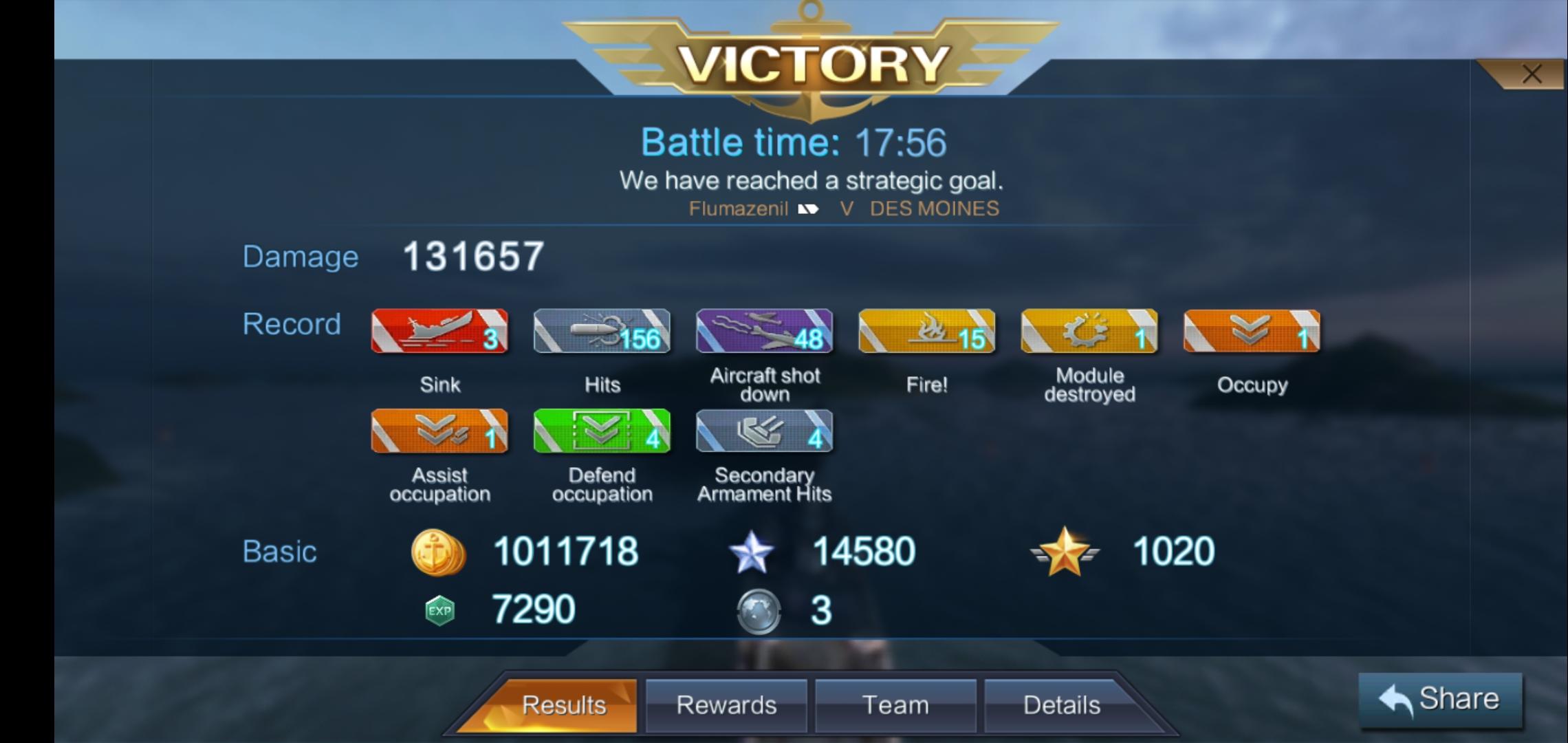This screenshot has height=743, width=1568.
Task: Click the Secondary Armament Hits icon
Action: (763, 432)
